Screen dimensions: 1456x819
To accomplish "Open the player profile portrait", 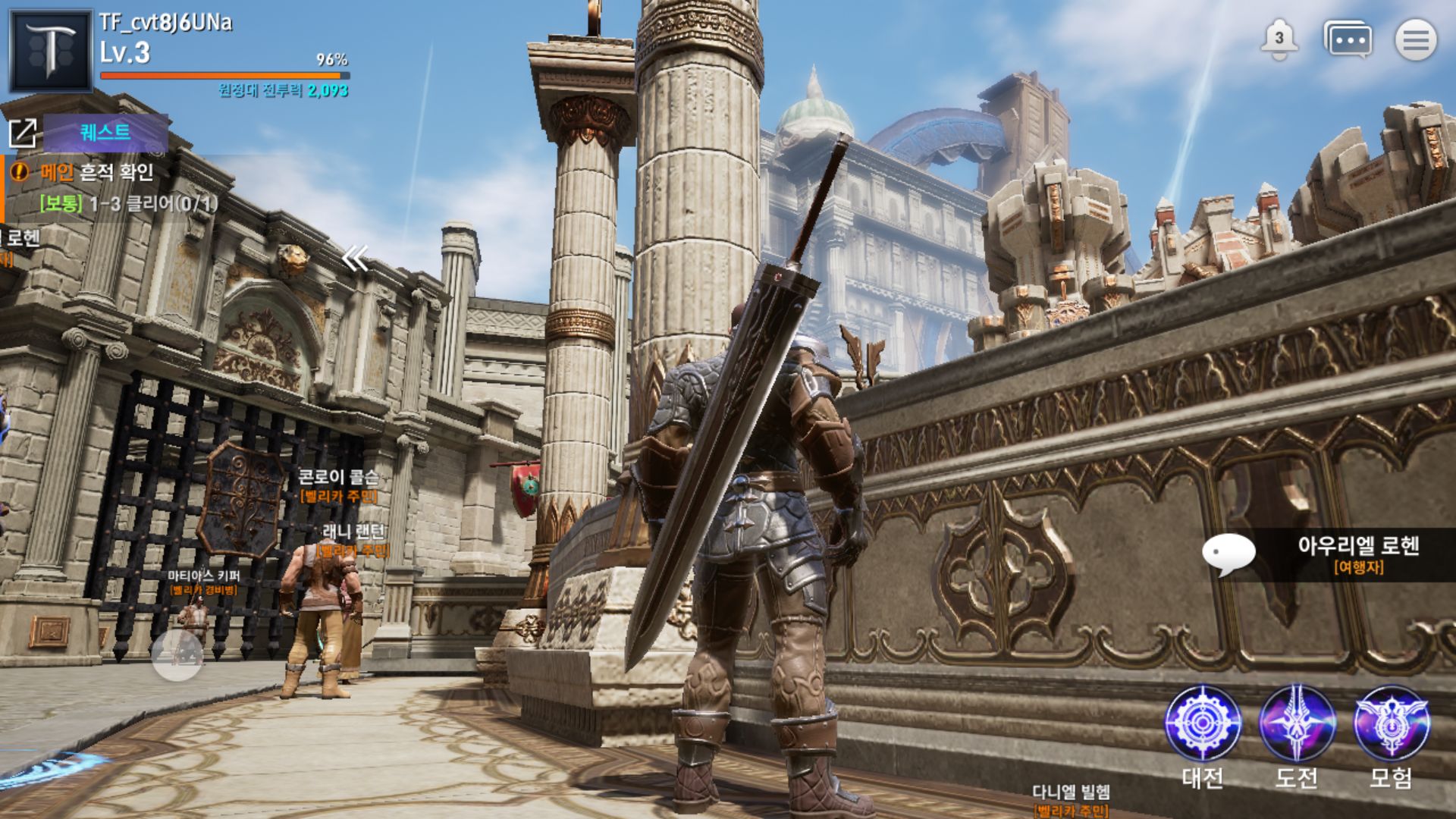I will (50, 50).
